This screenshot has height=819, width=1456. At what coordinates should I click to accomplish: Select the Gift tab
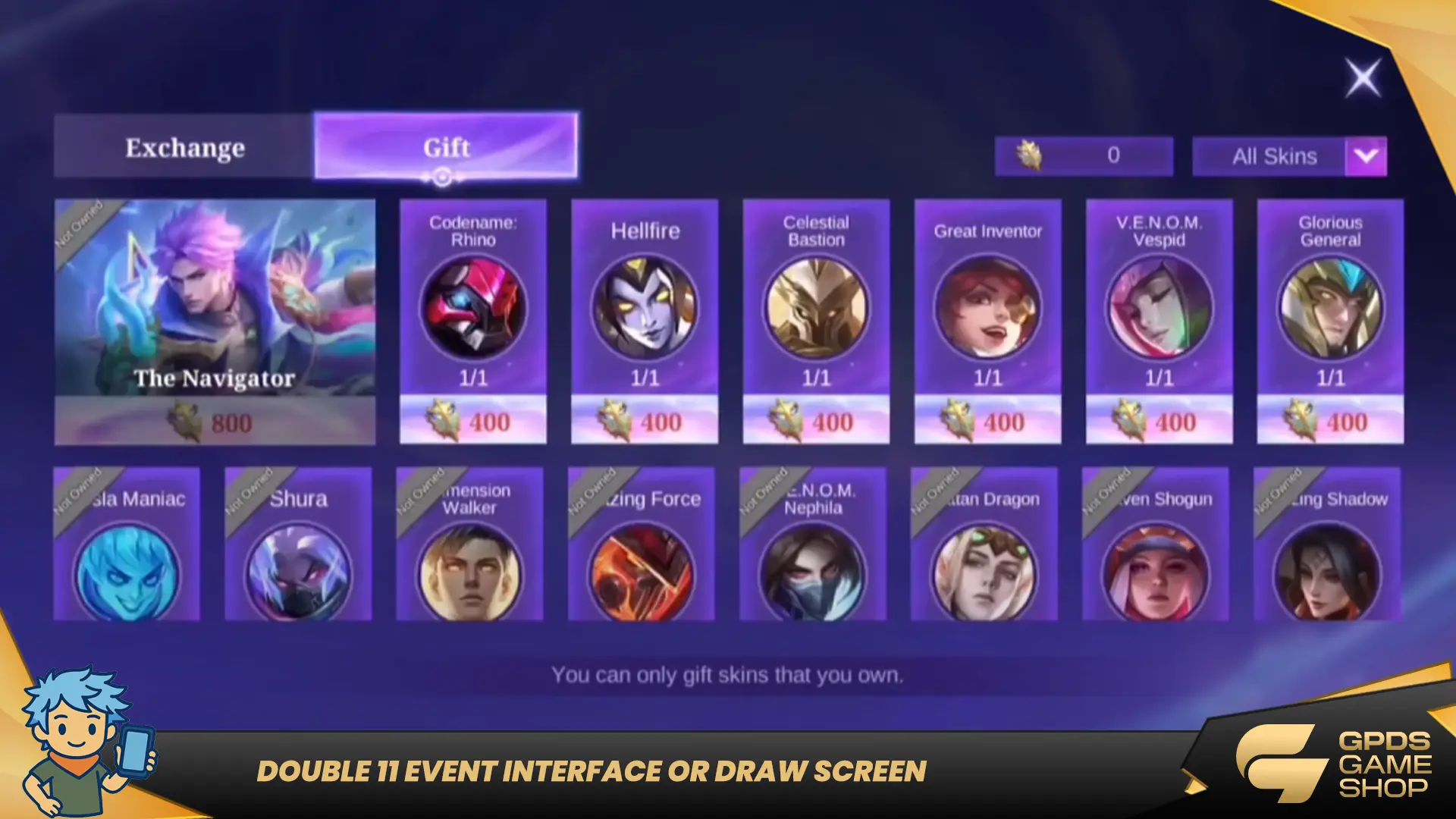click(446, 146)
